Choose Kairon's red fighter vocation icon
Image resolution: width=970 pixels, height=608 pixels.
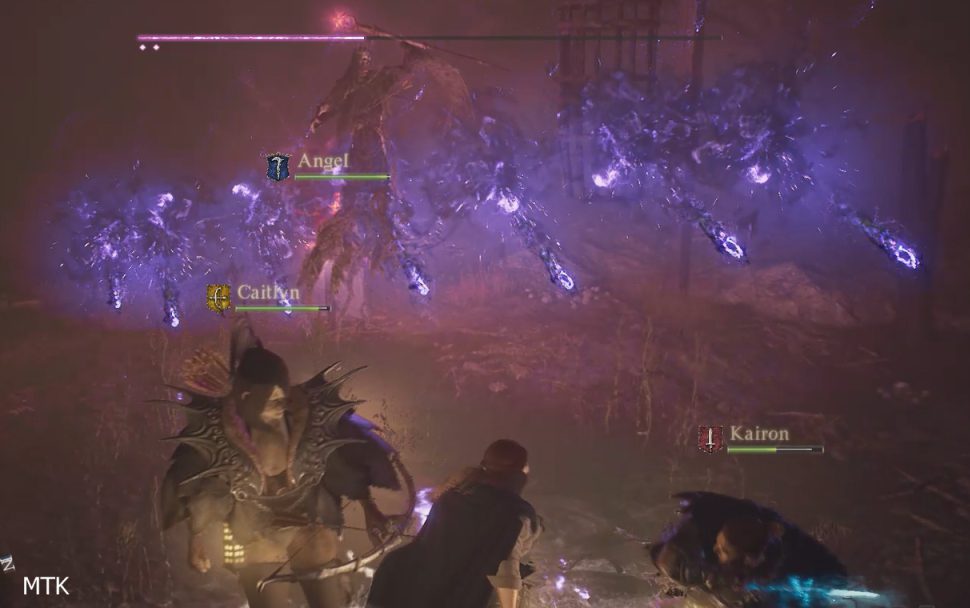point(711,438)
